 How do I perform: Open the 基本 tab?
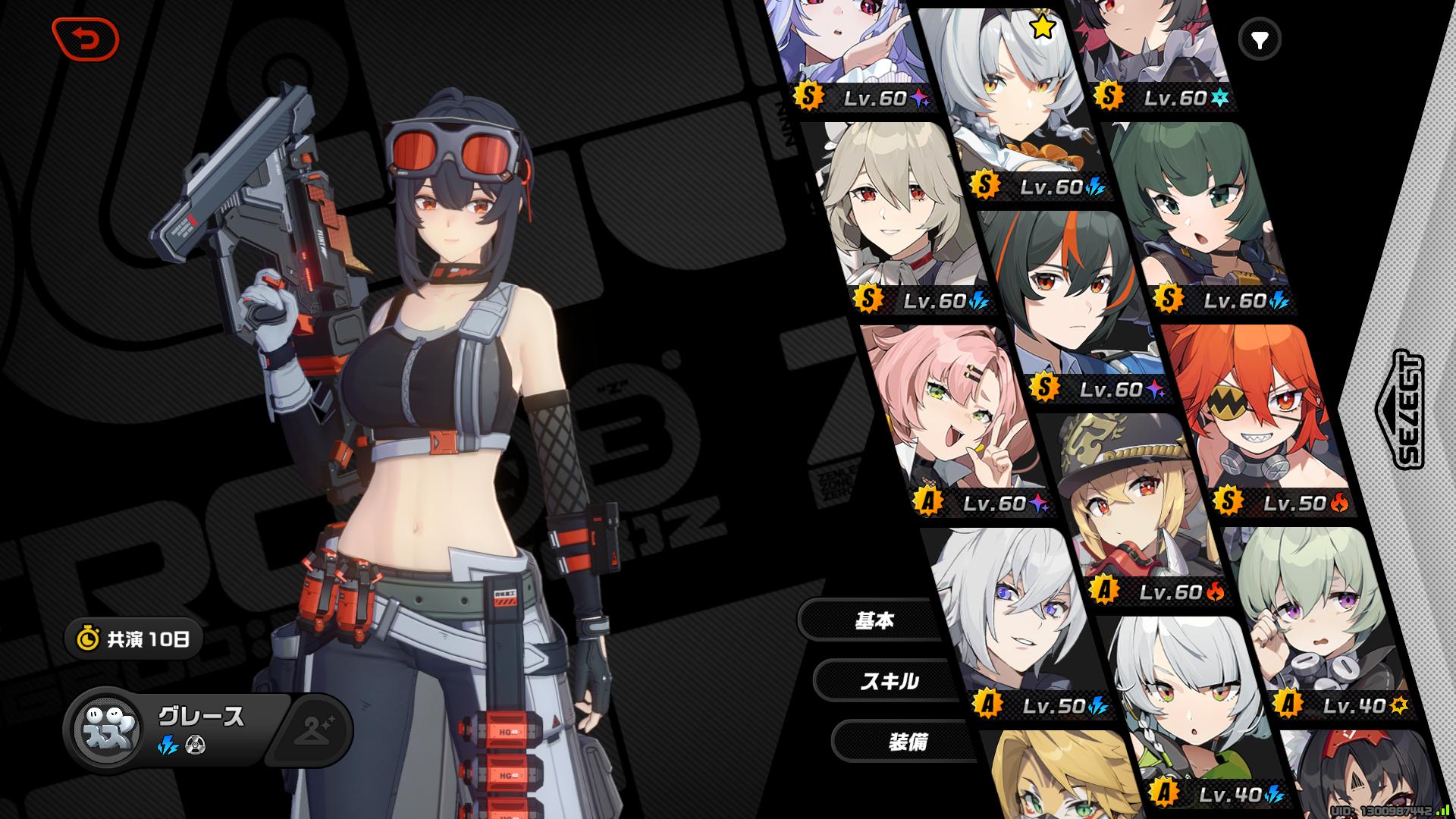[x=874, y=620]
